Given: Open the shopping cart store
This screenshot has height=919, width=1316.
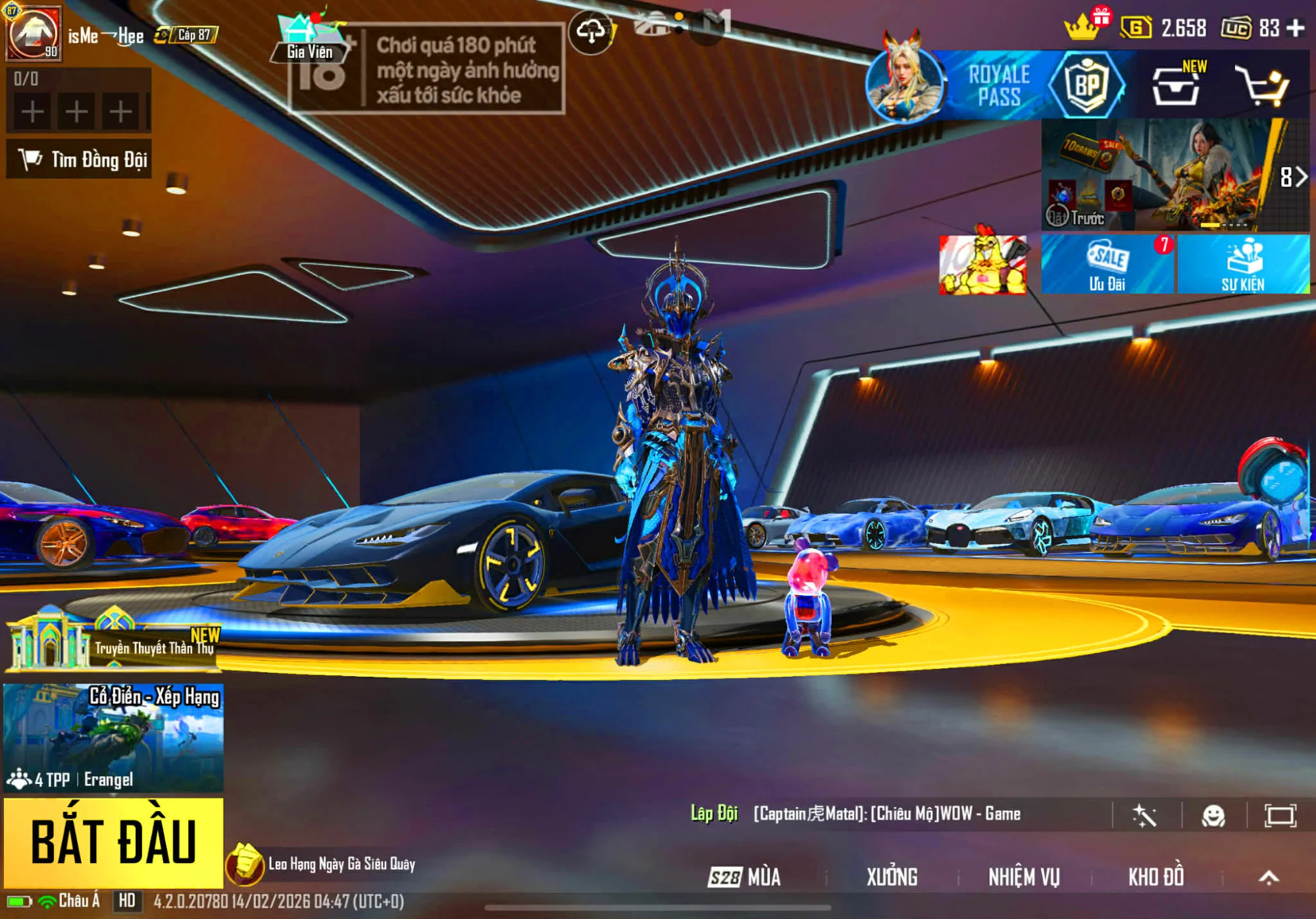Looking at the screenshot, I should point(1262,86).
